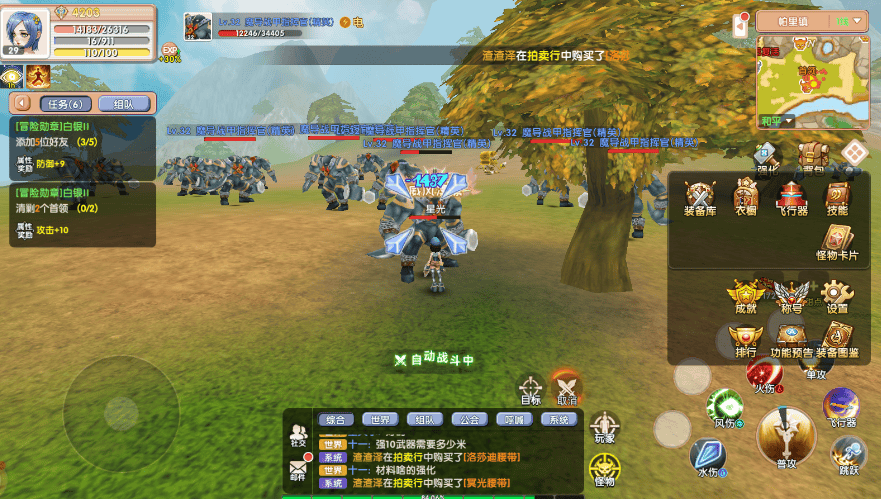This screenshot has height=499, width=881.
Task: Open the player character portrait
Action: click(x=29, y=31)
